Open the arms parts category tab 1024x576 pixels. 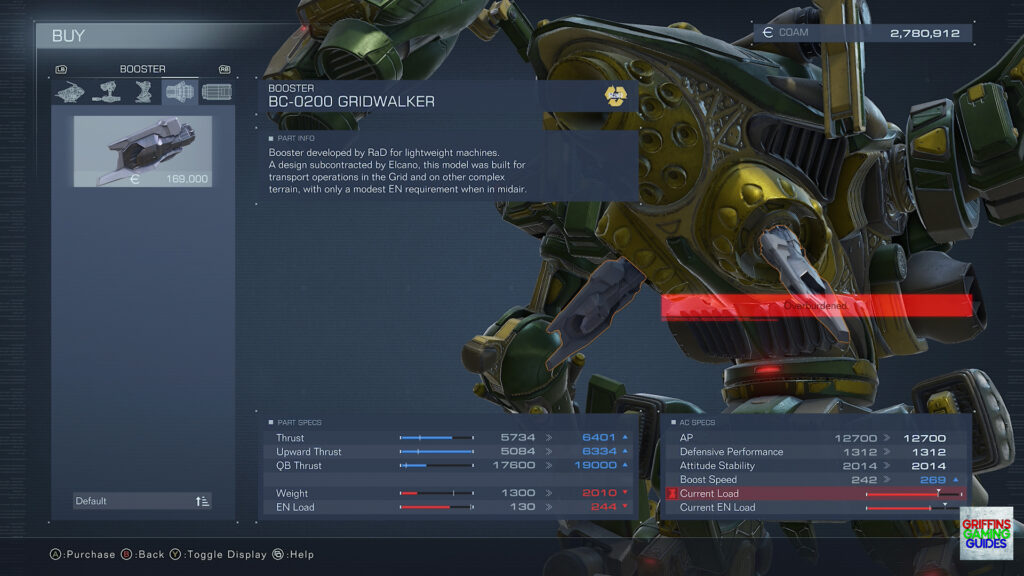[107, 92]
